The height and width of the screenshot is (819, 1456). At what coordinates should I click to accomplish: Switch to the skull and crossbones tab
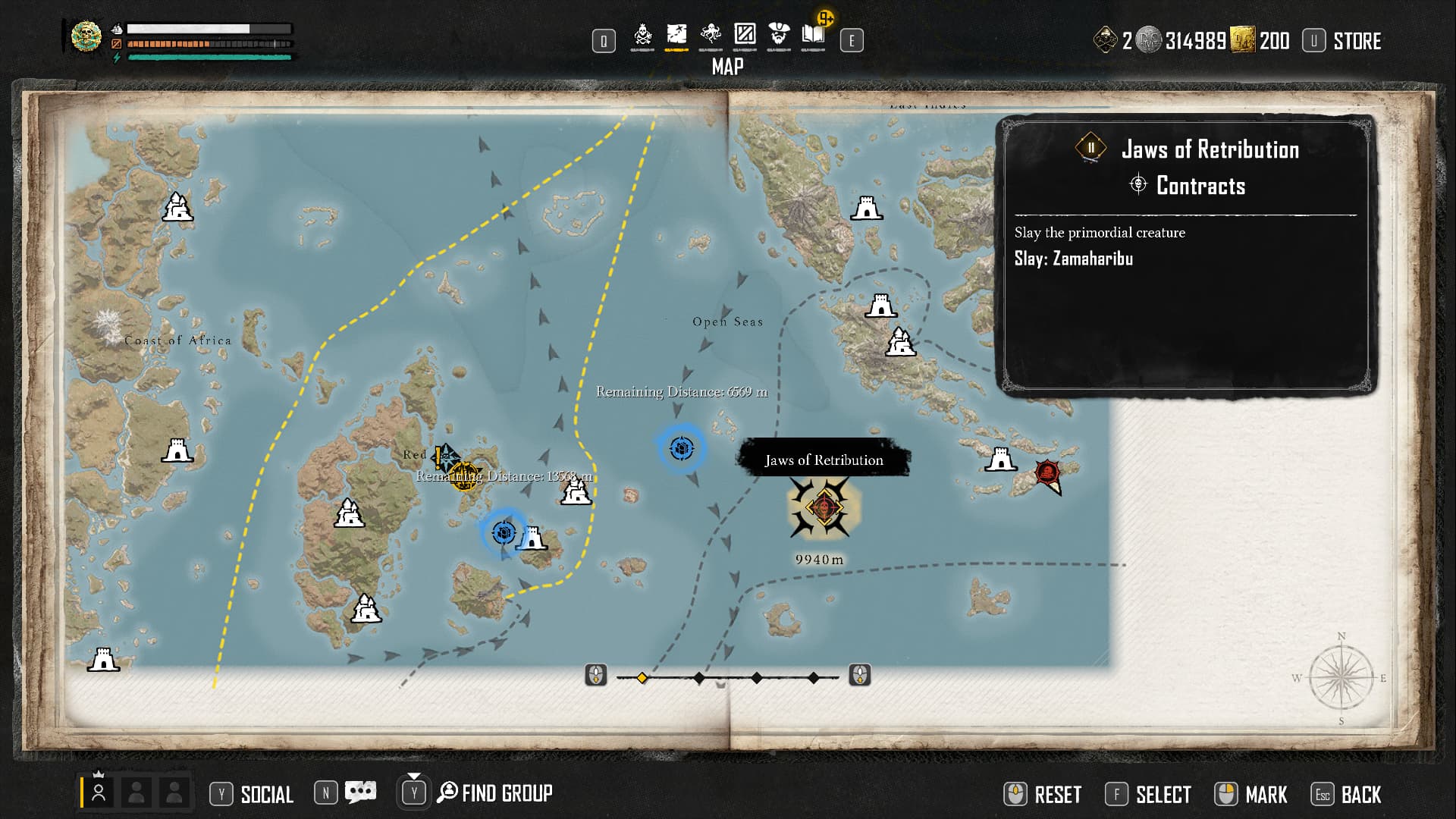point(642,35)
